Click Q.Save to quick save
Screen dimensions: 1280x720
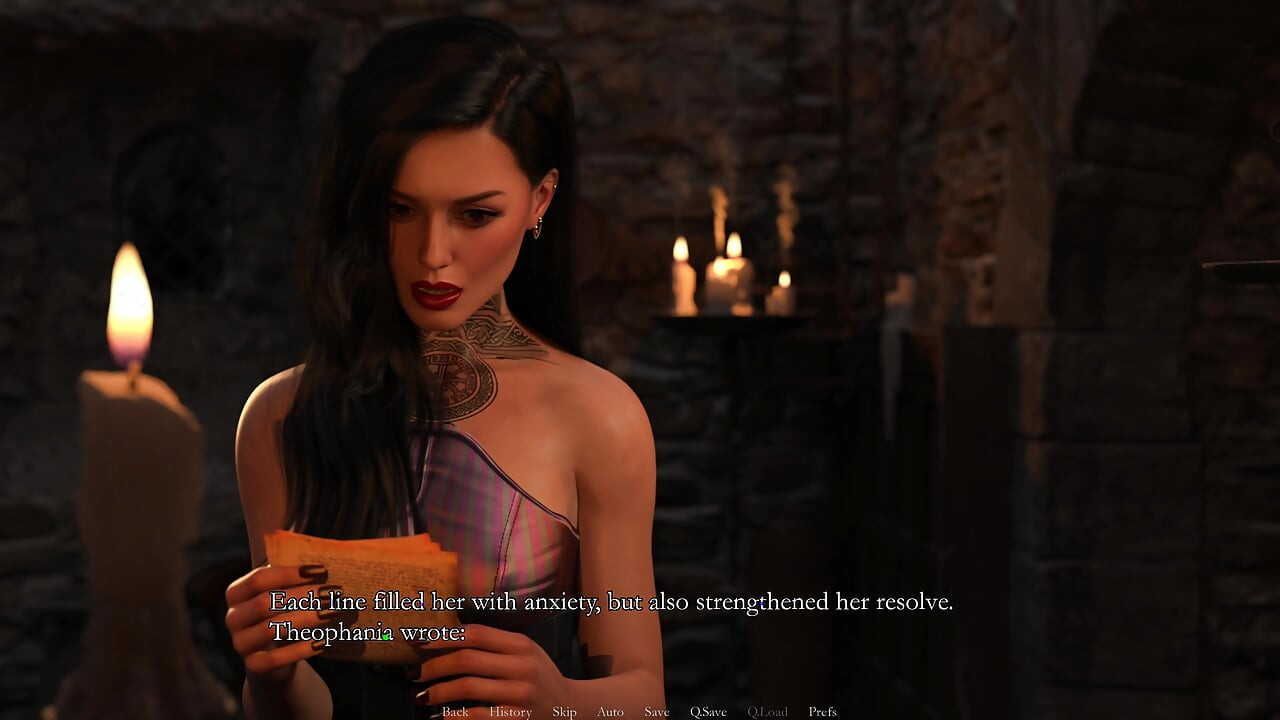(708, 712)
